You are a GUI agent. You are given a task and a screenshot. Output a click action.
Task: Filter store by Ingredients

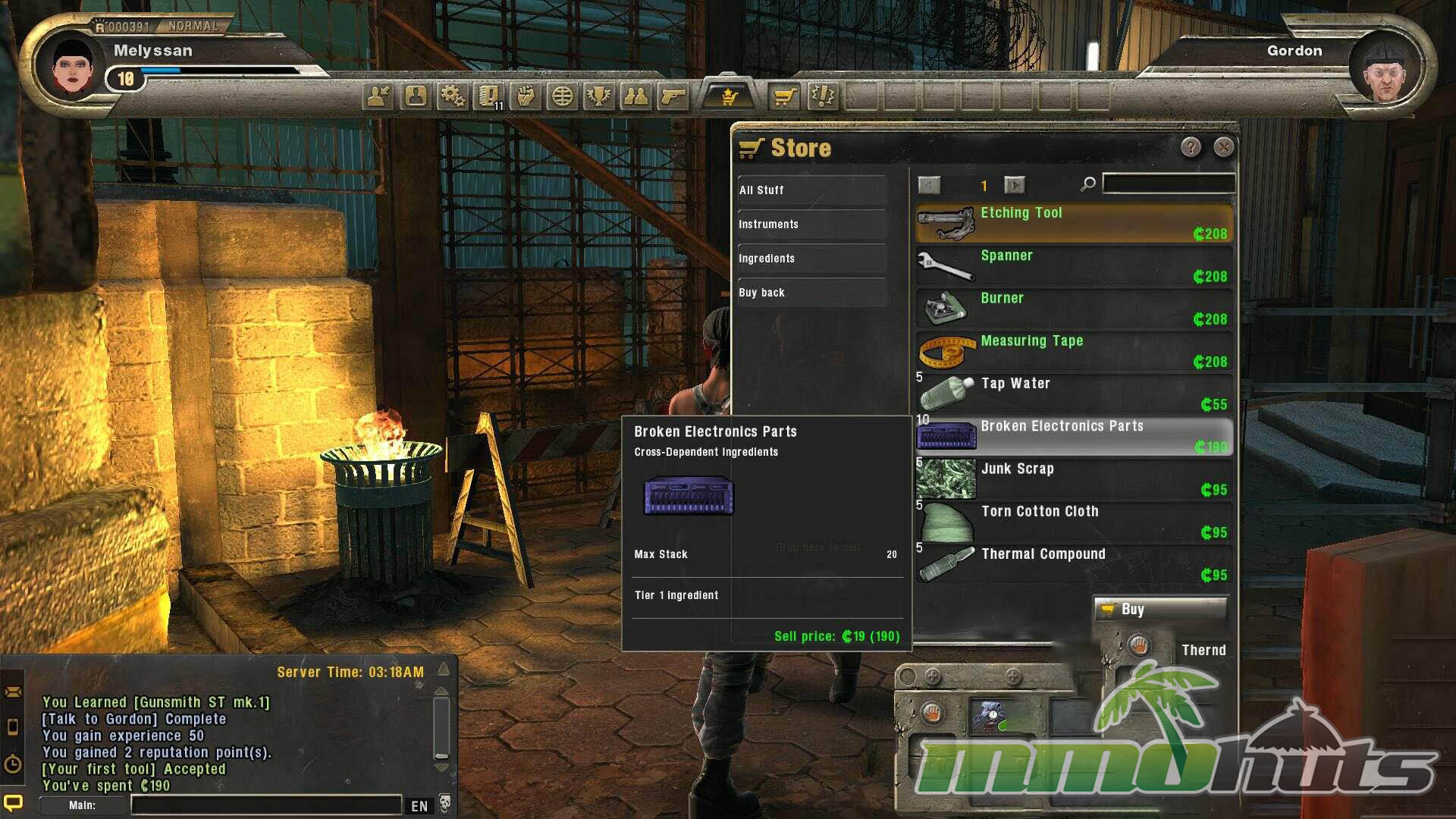[811, 259]
